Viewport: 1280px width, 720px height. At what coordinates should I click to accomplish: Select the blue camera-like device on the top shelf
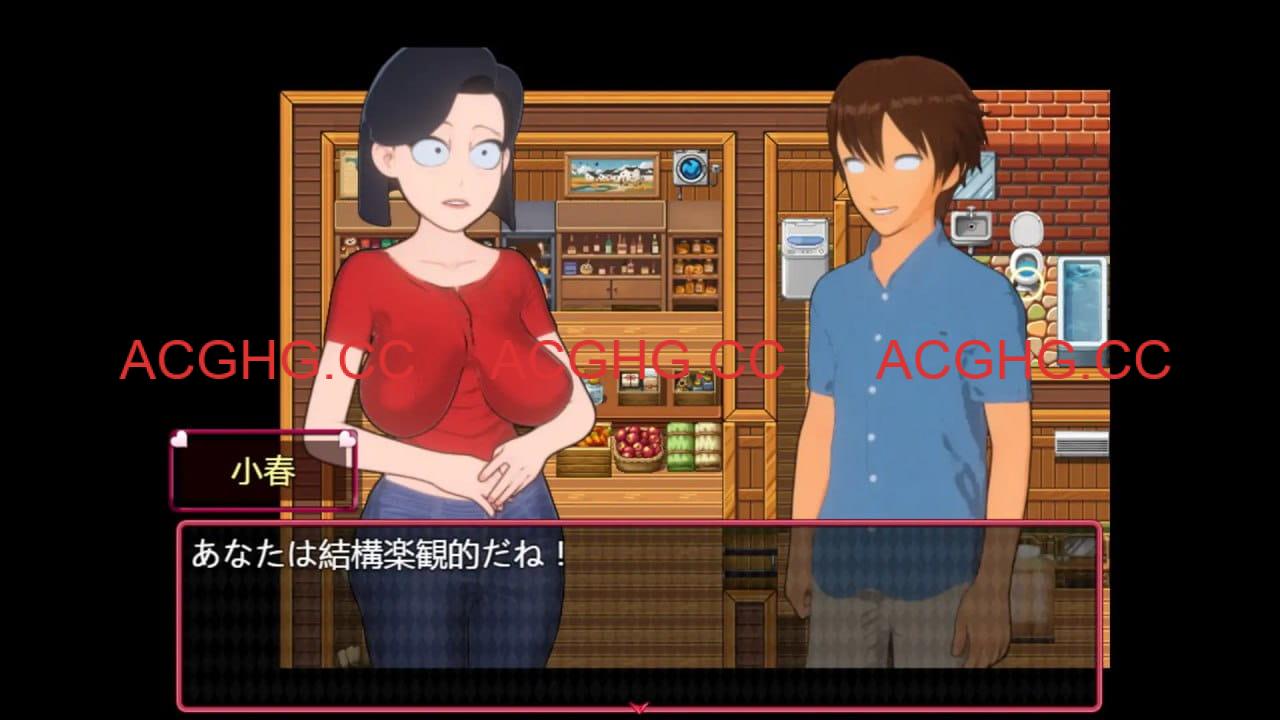tap(692, 167)
